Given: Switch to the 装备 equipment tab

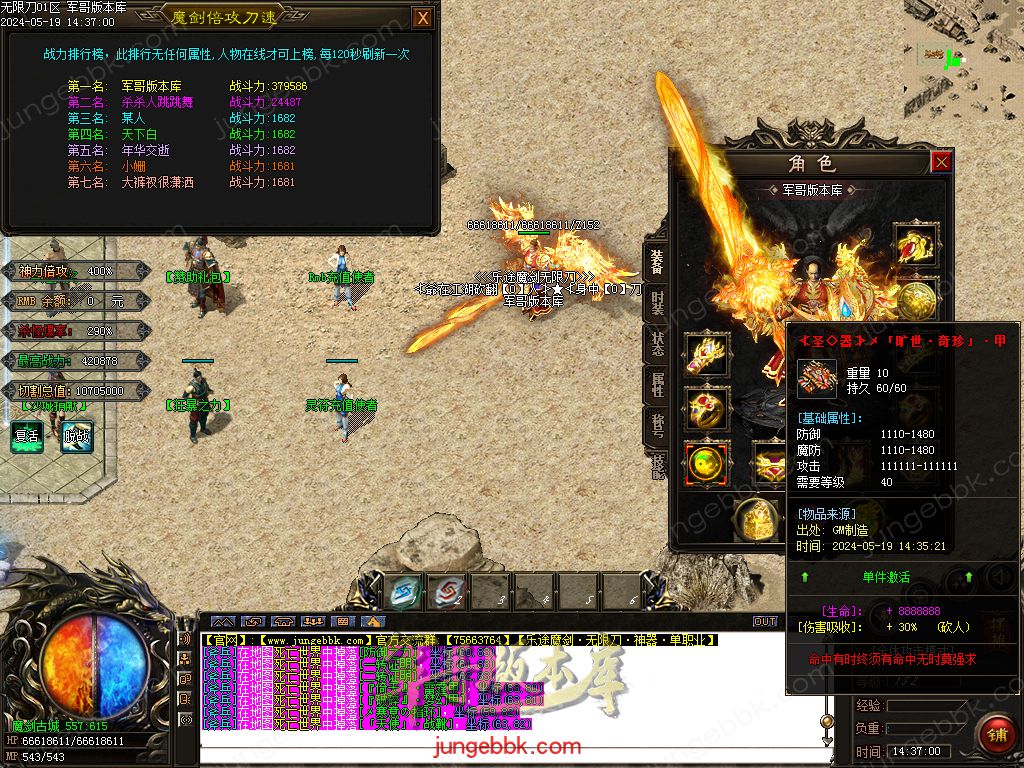Looking at the screenshot, I should [656, 263].
